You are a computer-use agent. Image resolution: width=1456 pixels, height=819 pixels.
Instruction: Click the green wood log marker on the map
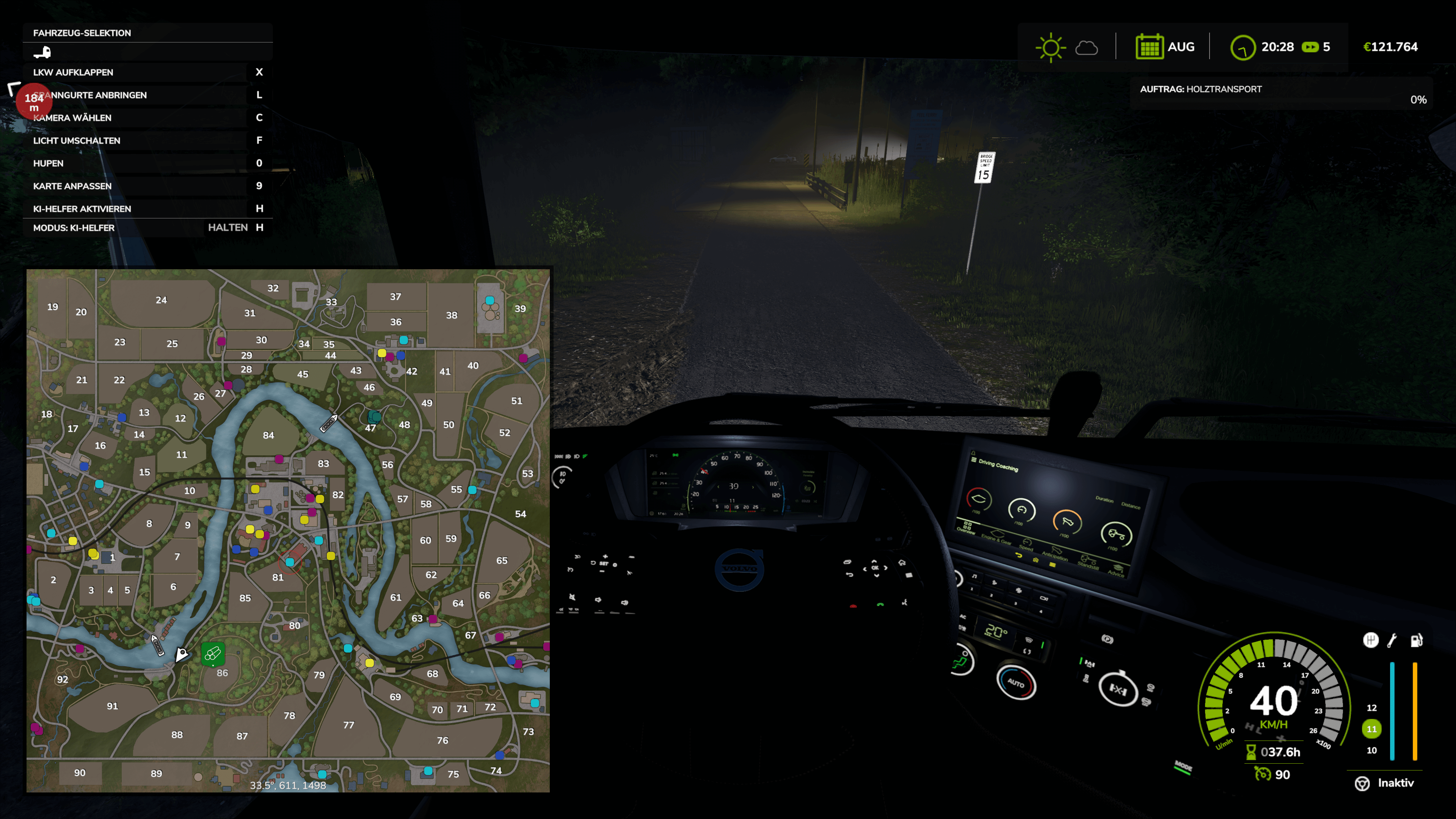click(x=213, y=654)
